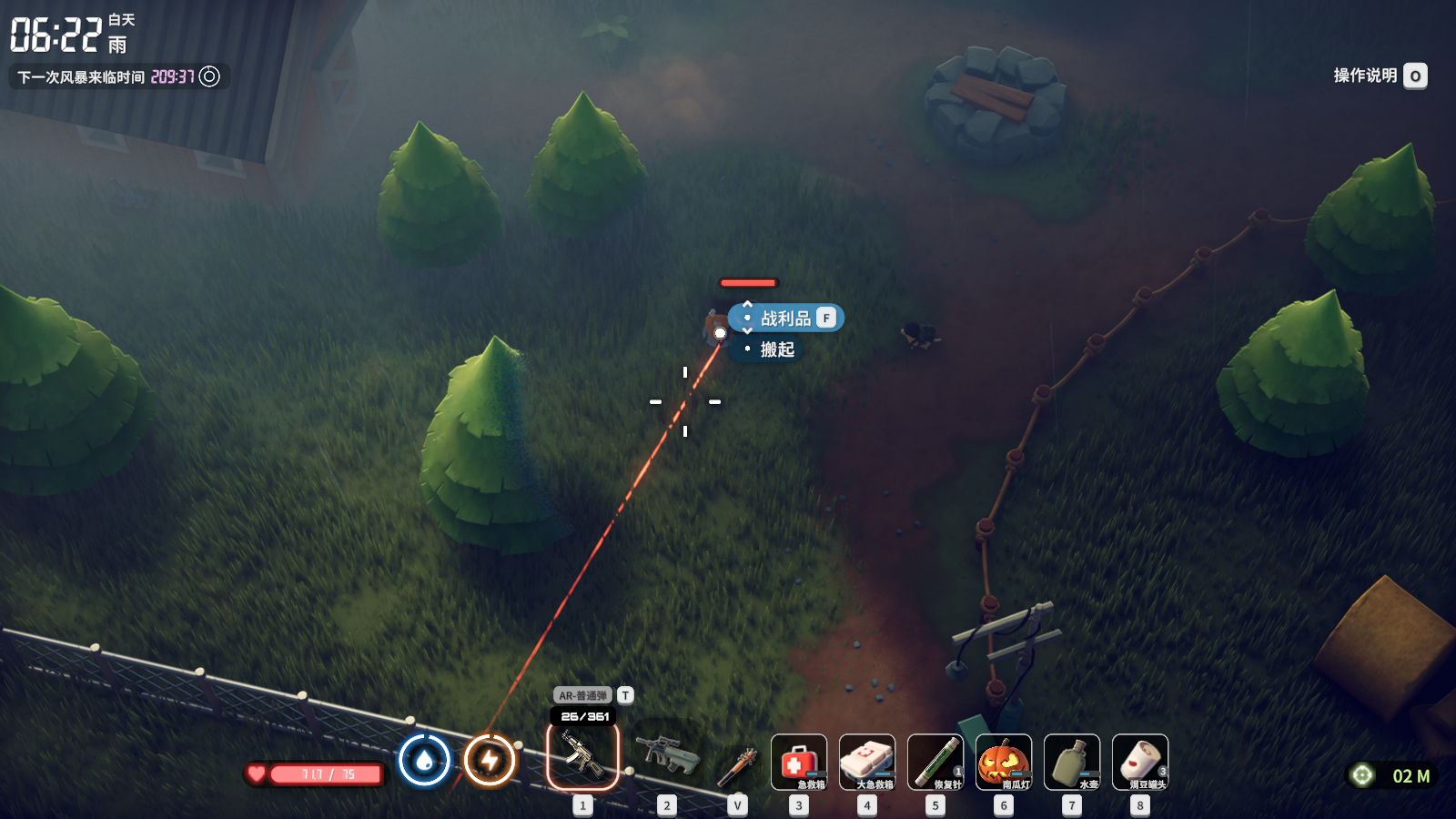Viewport: 1456px width, 819px height.
Task: Choose the 水壶 water canteen slot
Action: pos(1072,762)
